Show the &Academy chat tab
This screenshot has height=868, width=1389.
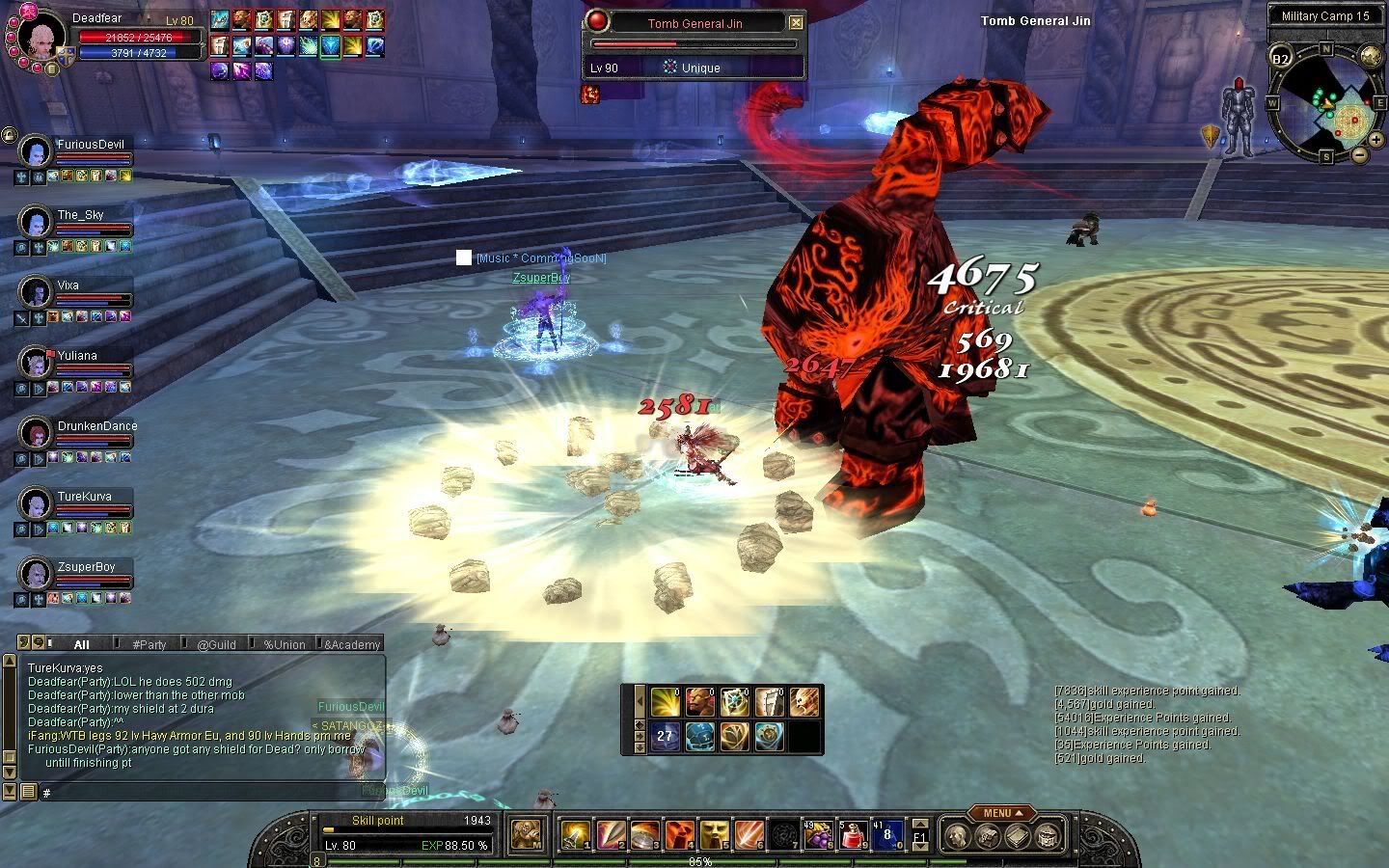pos(352,644)
